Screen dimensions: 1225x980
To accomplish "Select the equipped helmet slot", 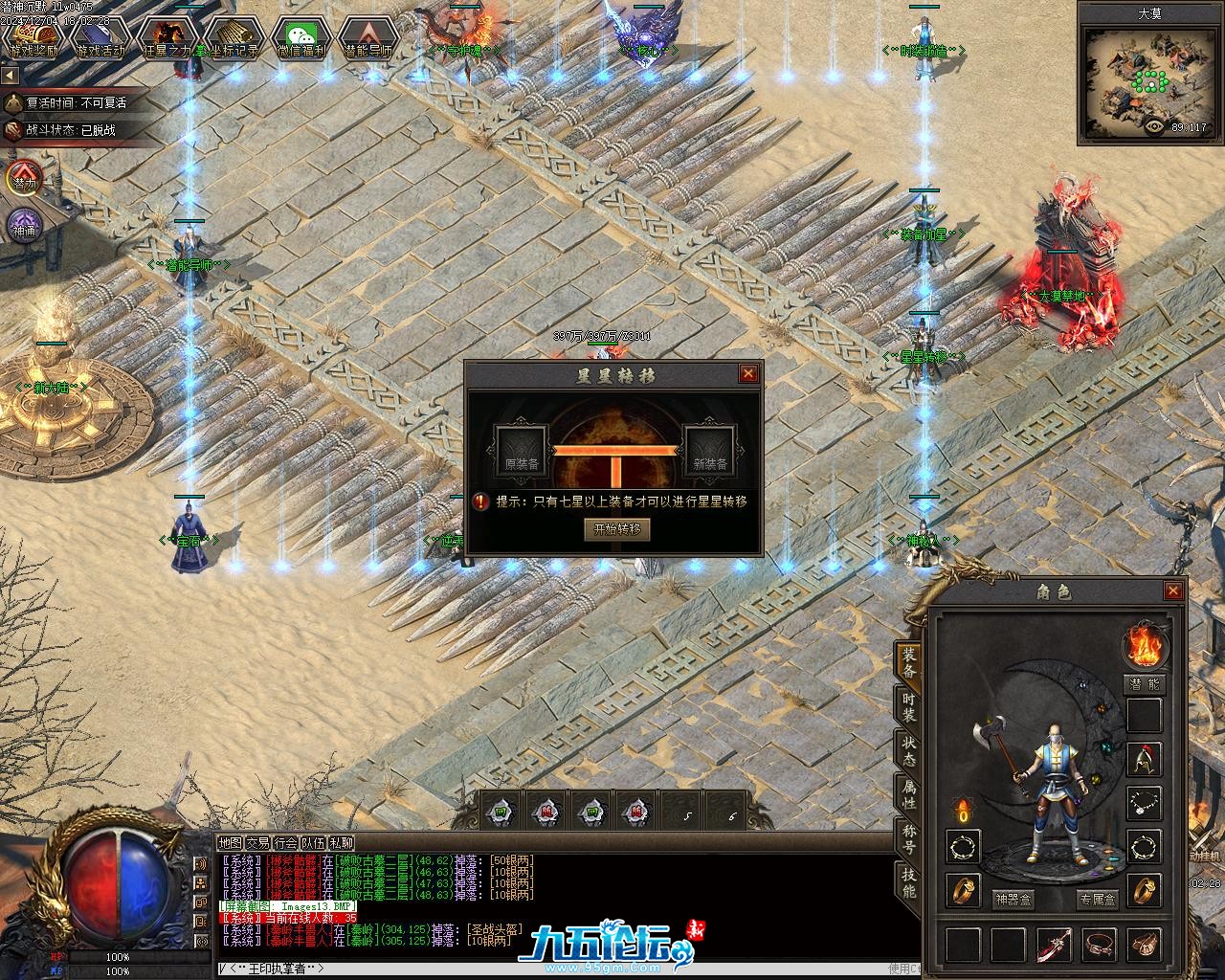I will point(1144,759).
